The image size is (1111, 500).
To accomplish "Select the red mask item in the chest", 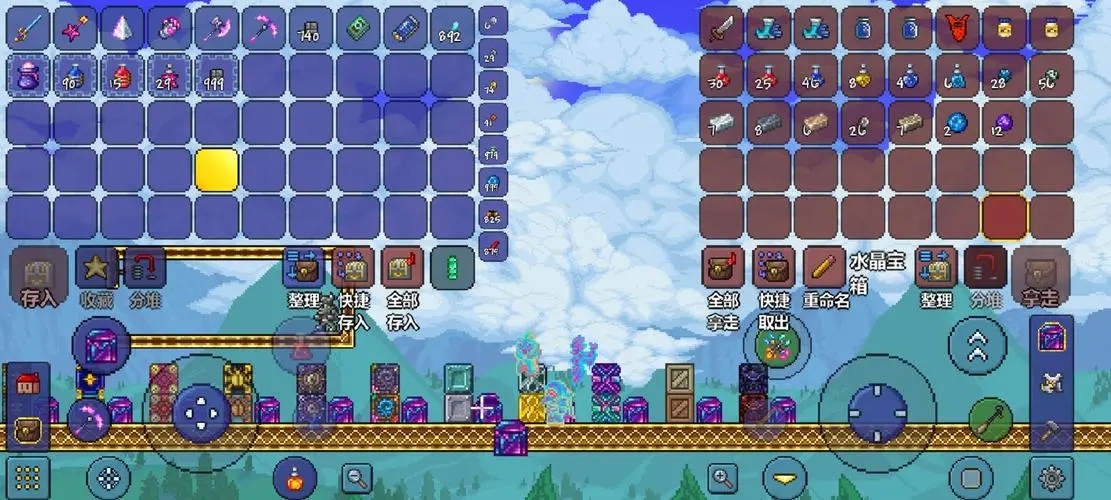I will click(958, 28).
